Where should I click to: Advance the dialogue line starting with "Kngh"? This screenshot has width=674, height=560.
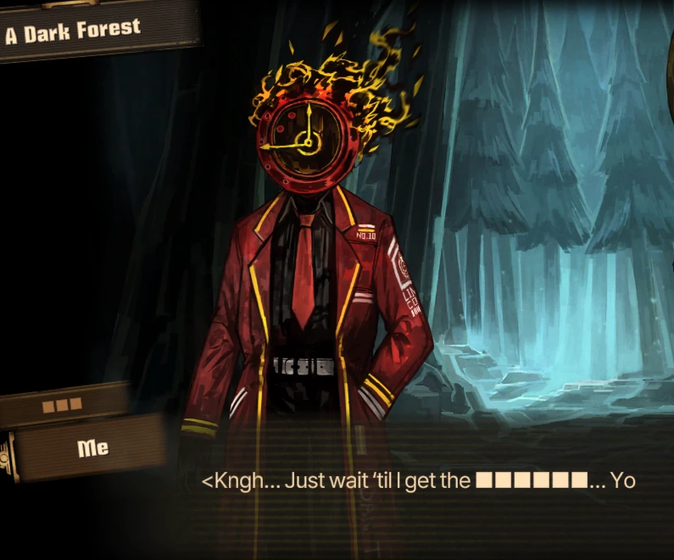(418, 481)
